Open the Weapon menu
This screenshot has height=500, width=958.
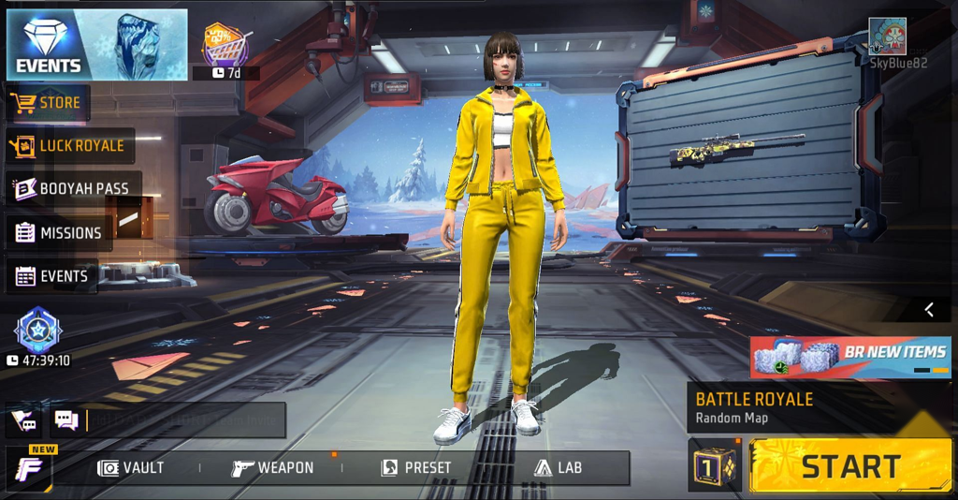click(273, 468)
